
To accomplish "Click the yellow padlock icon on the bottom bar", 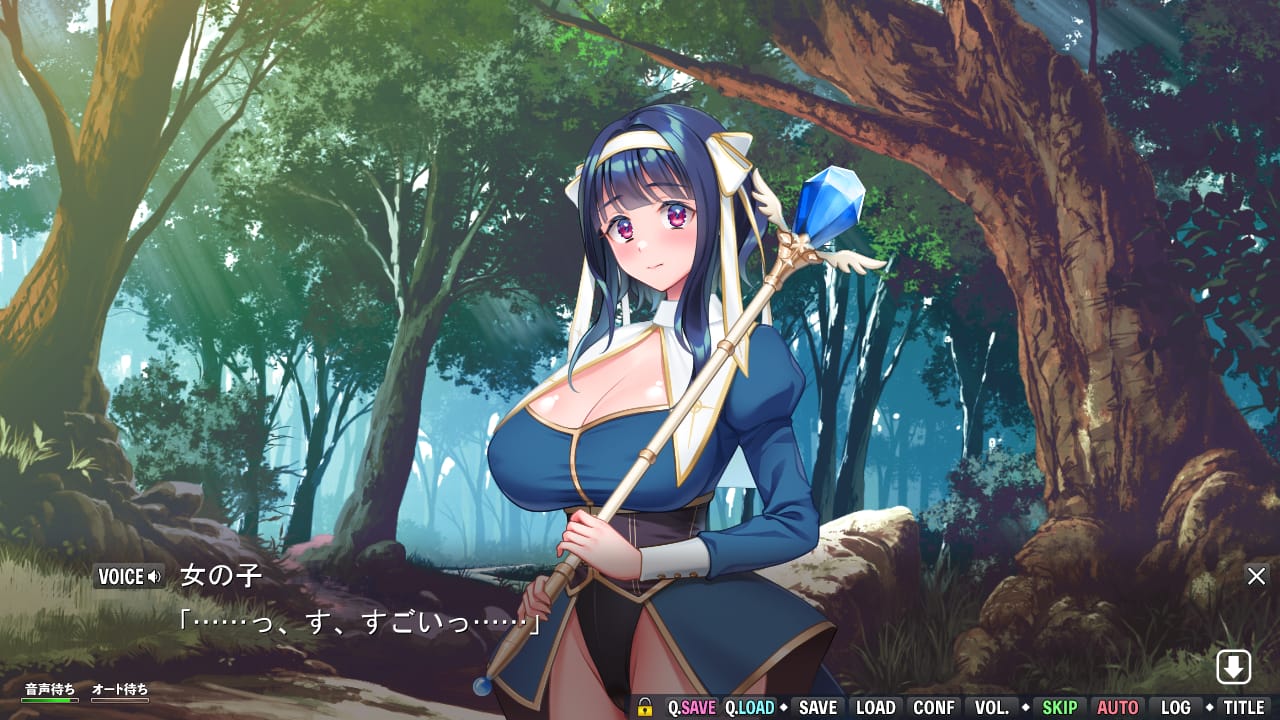I will click(645, 707).
